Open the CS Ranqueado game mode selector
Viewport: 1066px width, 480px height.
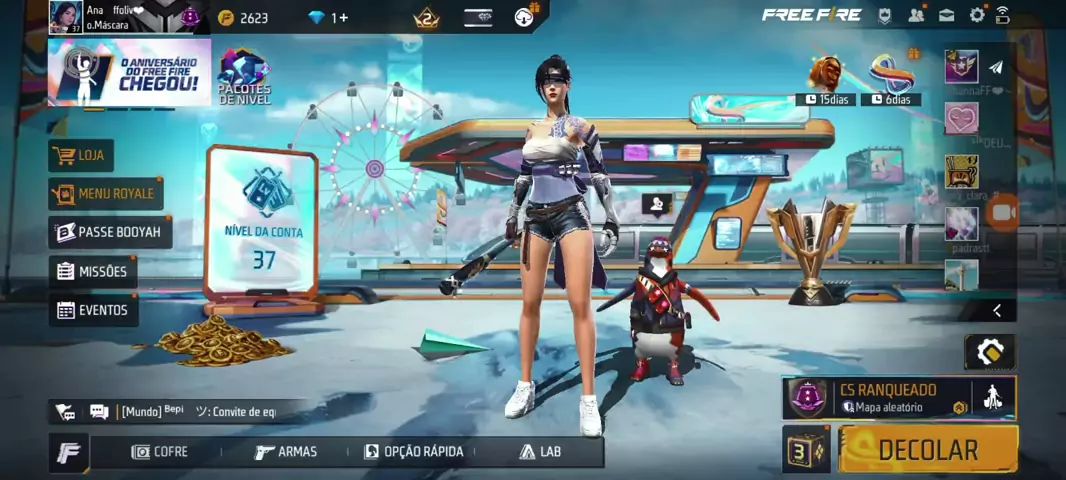click(887, 398)
